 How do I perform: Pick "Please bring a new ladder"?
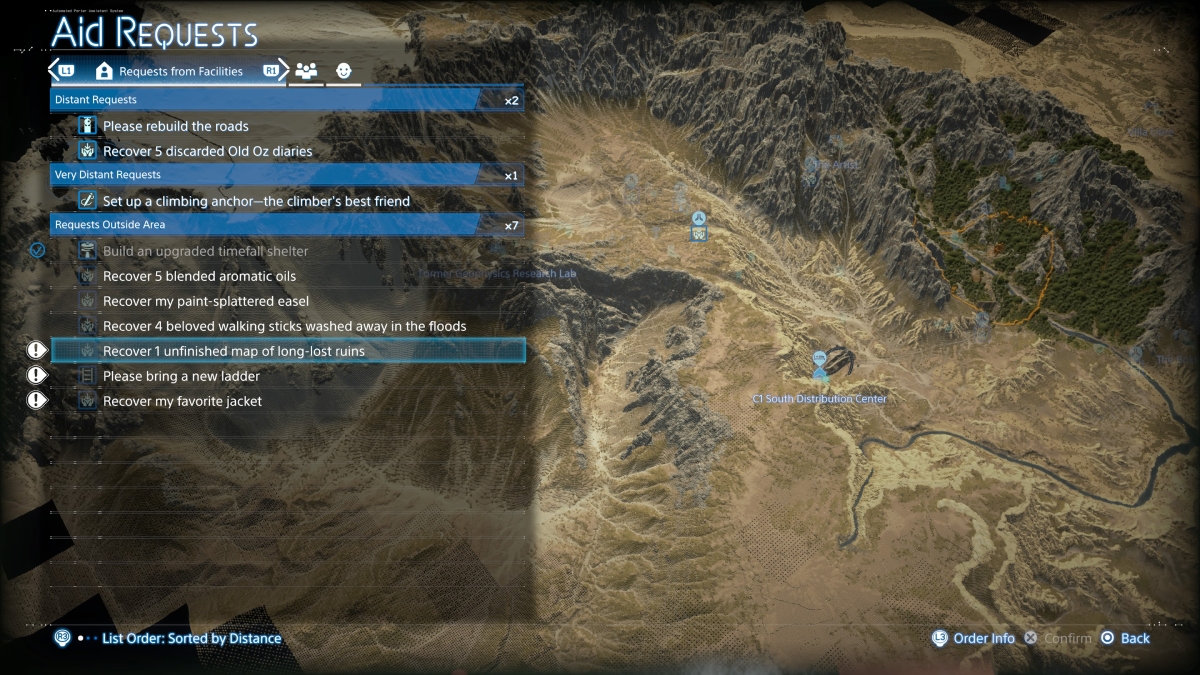[181, 376]
